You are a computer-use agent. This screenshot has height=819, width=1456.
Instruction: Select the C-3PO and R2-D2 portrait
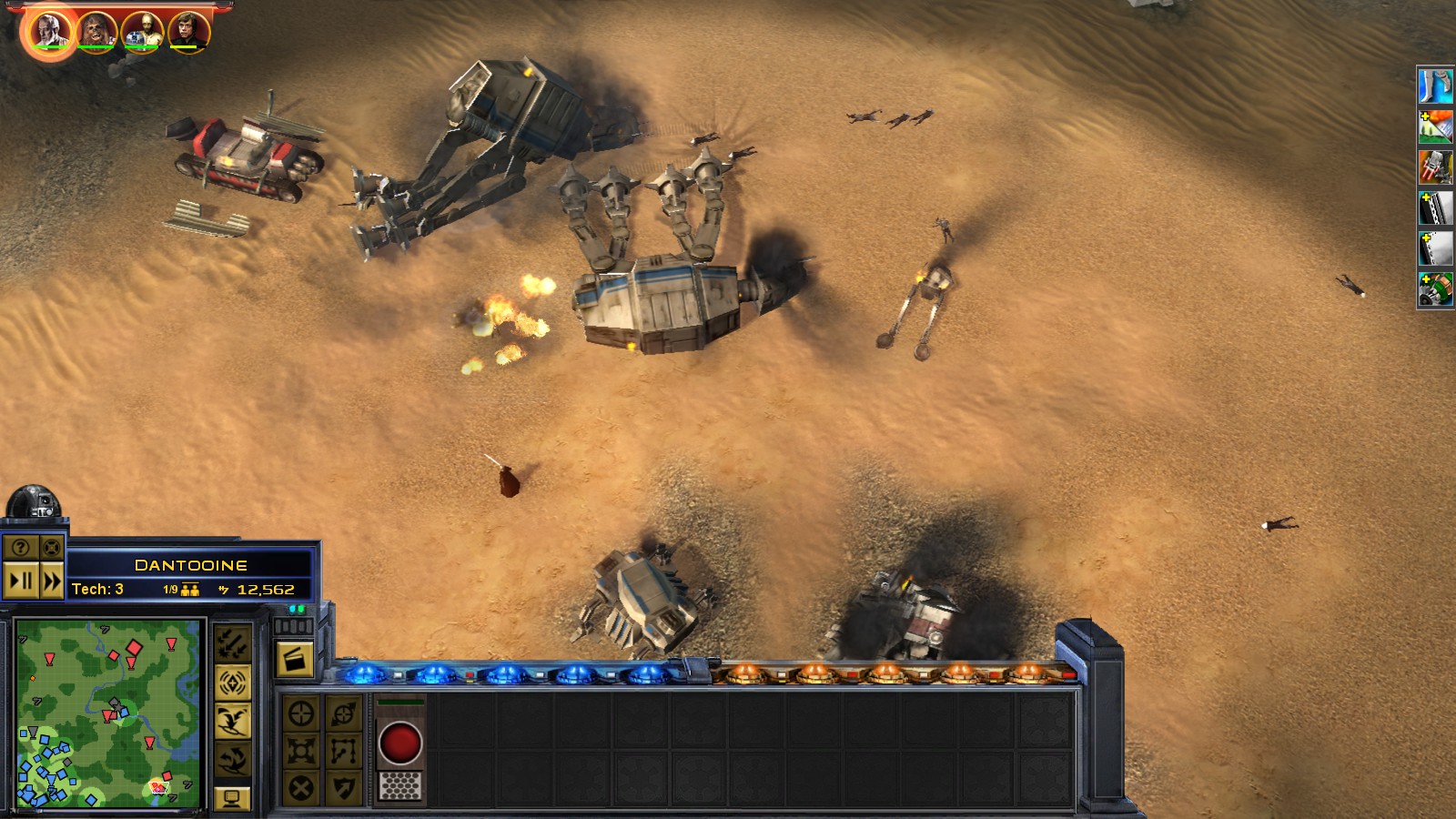click(143, 31)
